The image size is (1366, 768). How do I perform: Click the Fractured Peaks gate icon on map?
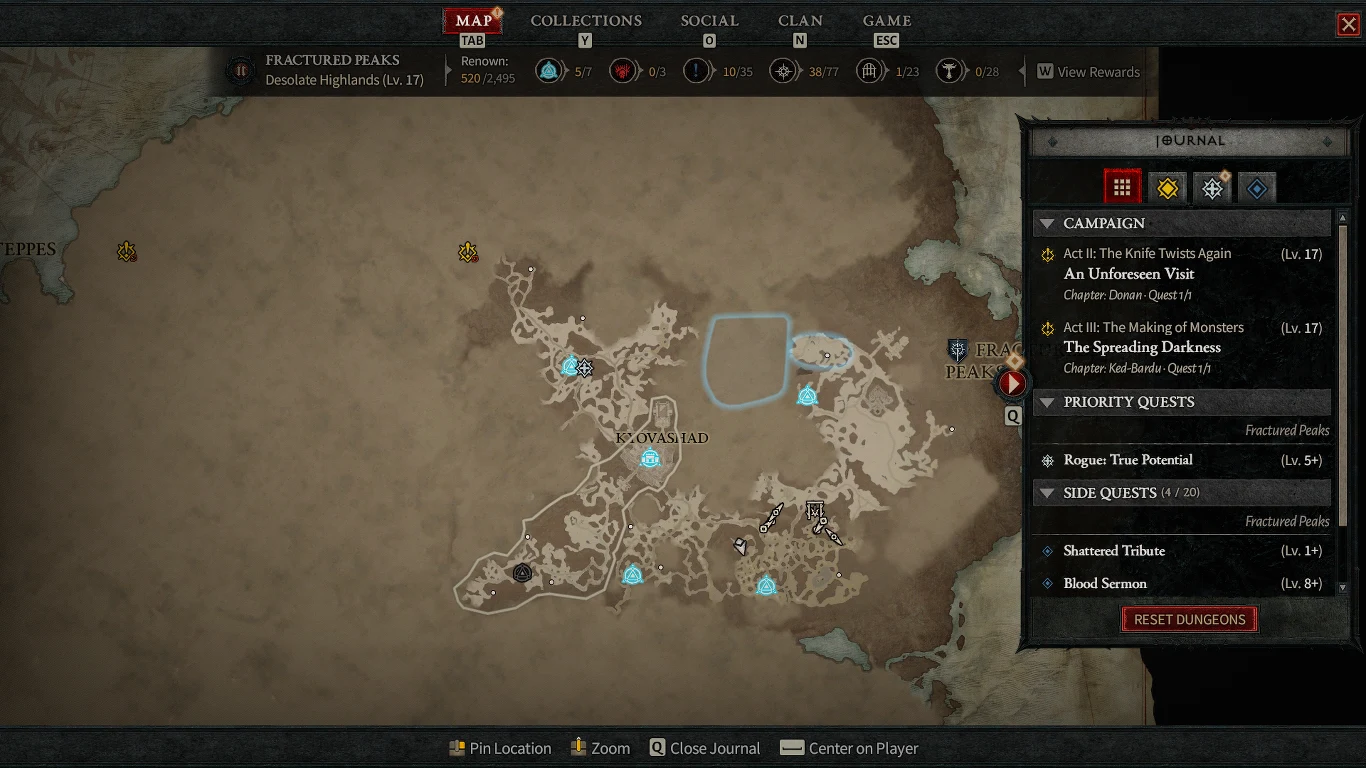(958, 350)
